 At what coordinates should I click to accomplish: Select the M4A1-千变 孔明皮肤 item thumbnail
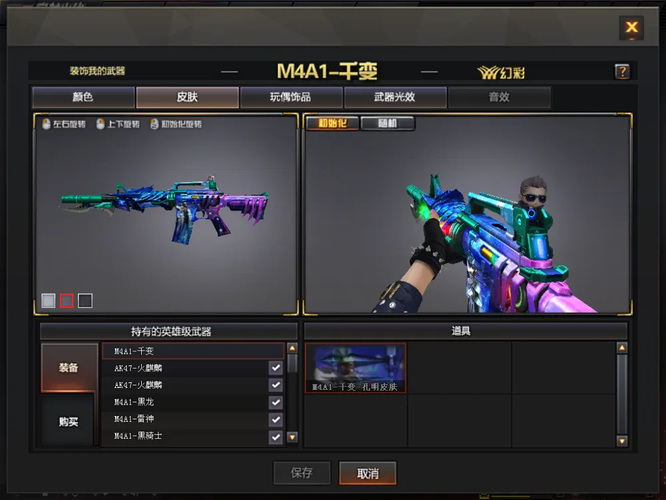[356, 368]
